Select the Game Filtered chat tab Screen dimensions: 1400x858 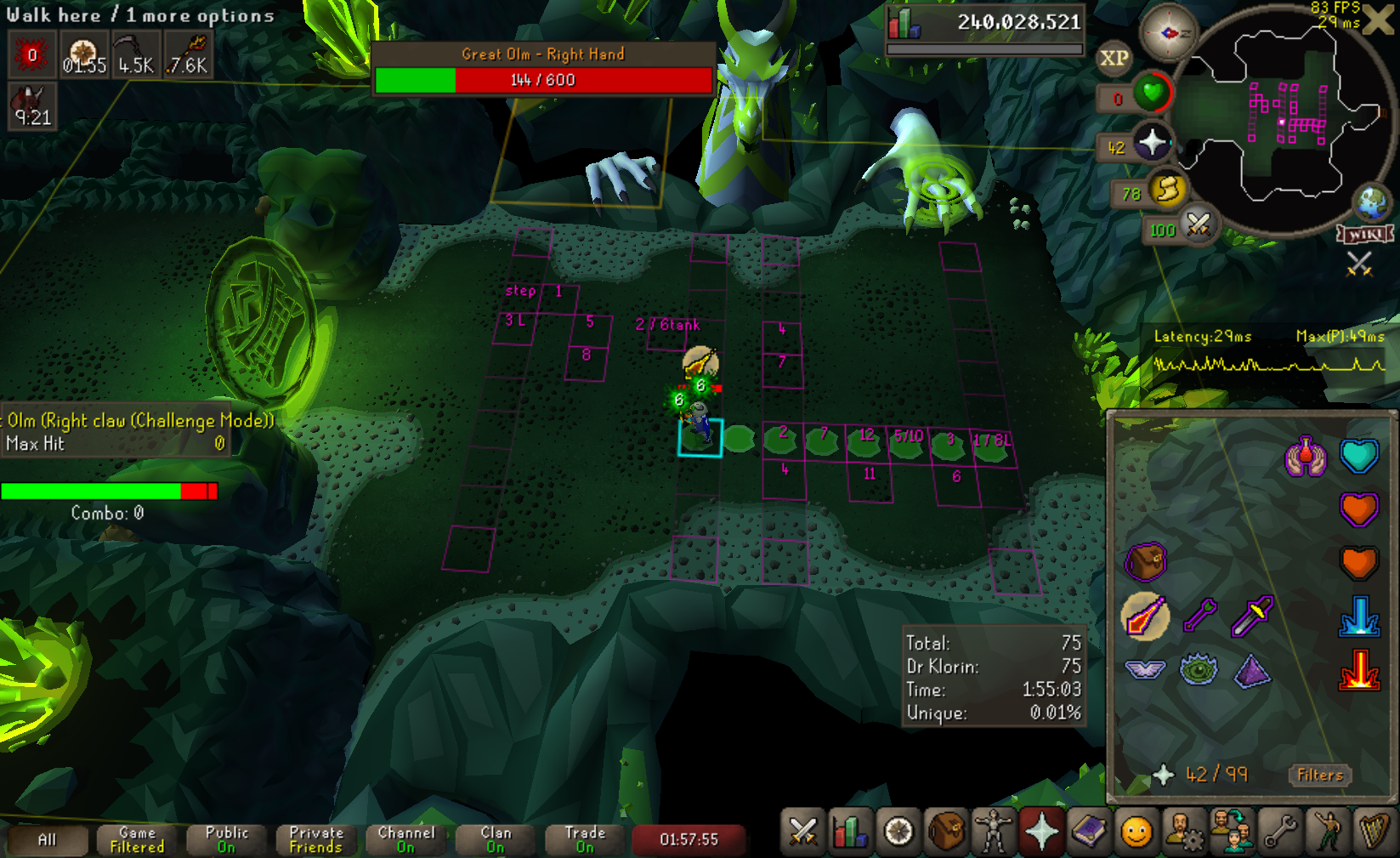(x=137, y=839)
